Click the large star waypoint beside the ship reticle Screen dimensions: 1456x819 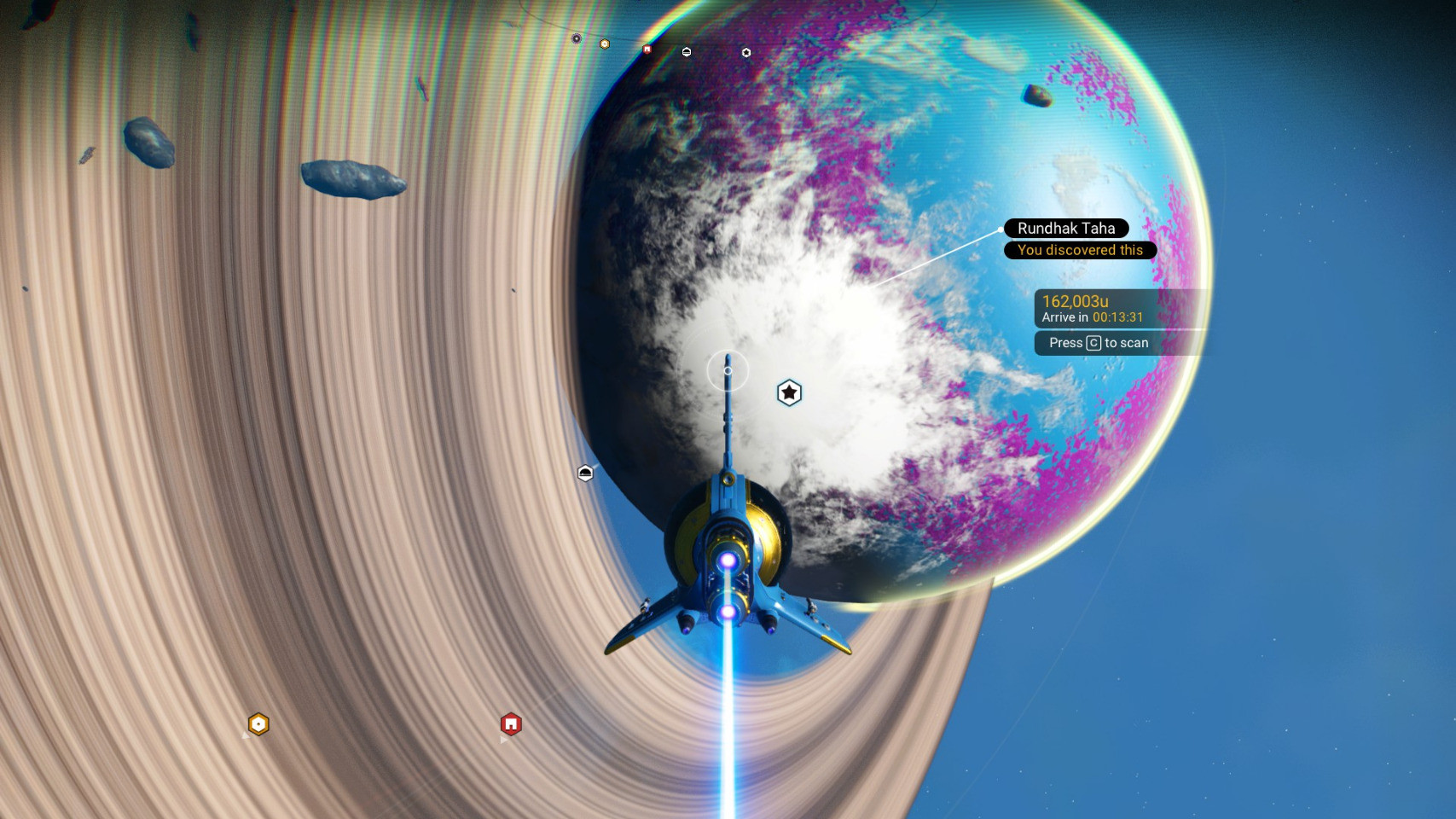[x=789, y=392]
